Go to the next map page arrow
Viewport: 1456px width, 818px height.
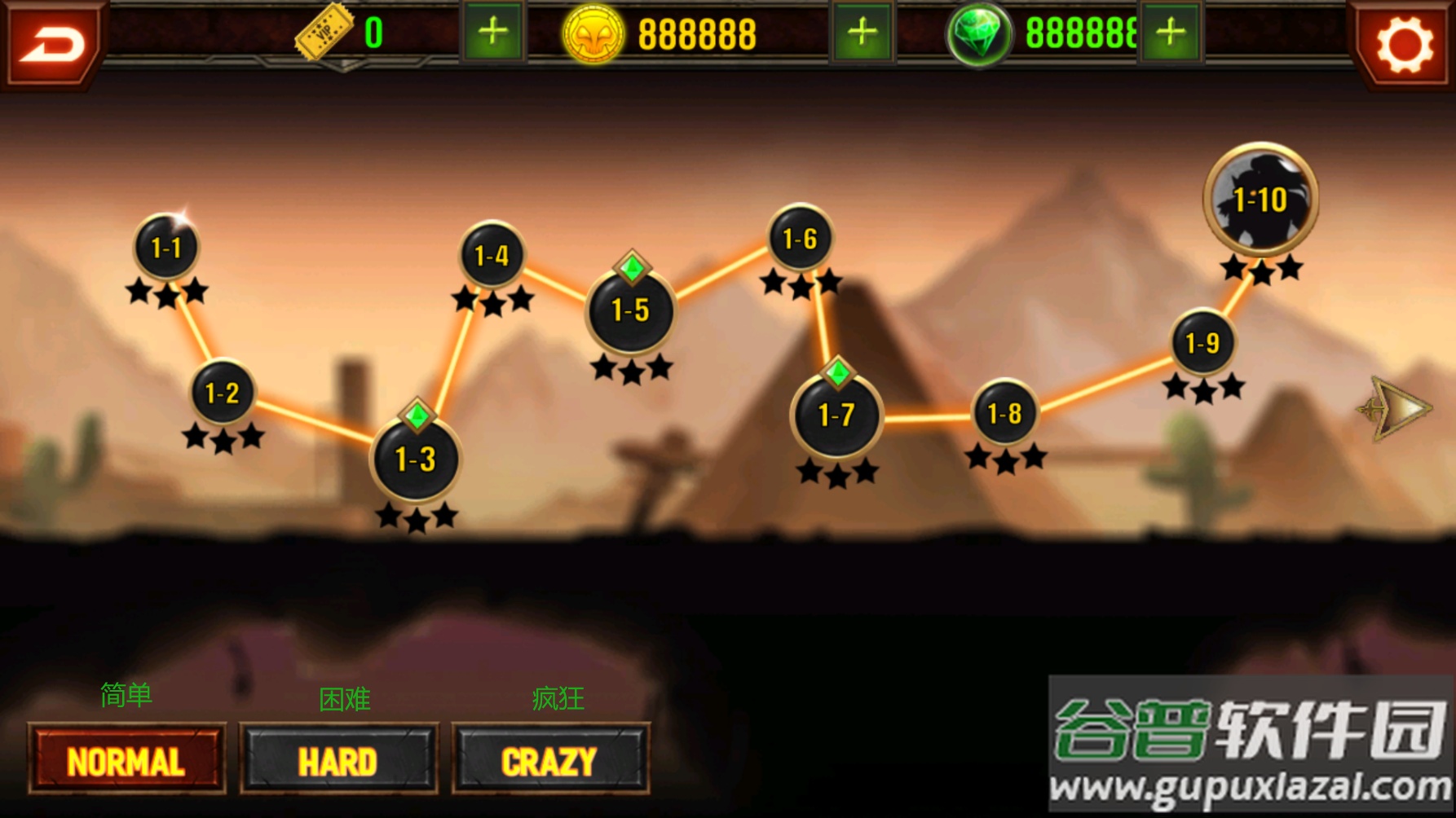tap(1396, 408)
